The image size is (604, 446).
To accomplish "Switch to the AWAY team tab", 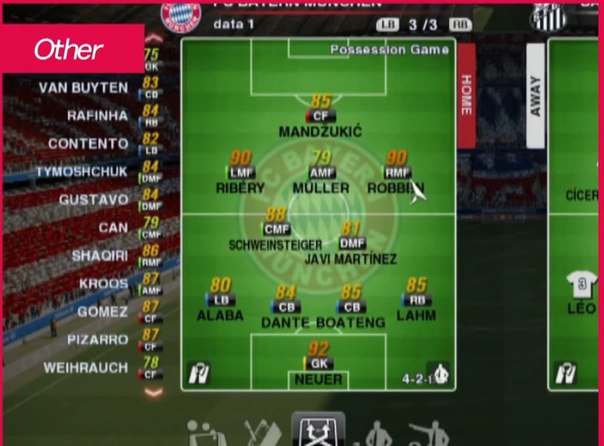I will coord(534,97).
